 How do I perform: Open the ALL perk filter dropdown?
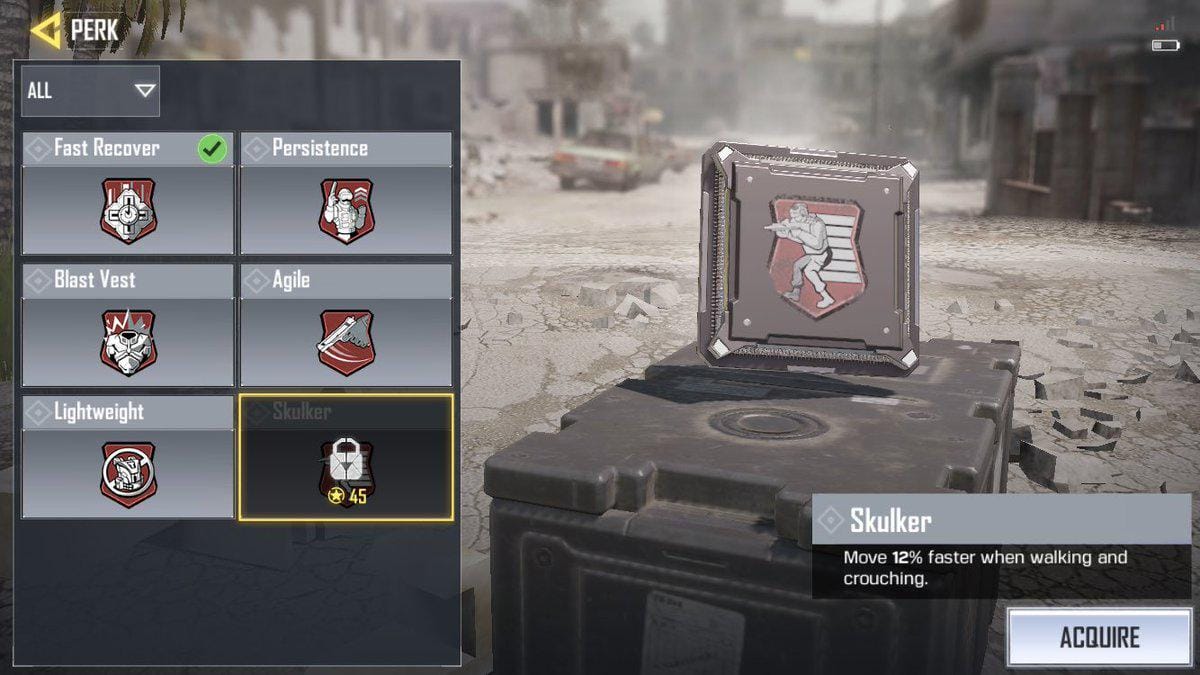pos(90,91)
